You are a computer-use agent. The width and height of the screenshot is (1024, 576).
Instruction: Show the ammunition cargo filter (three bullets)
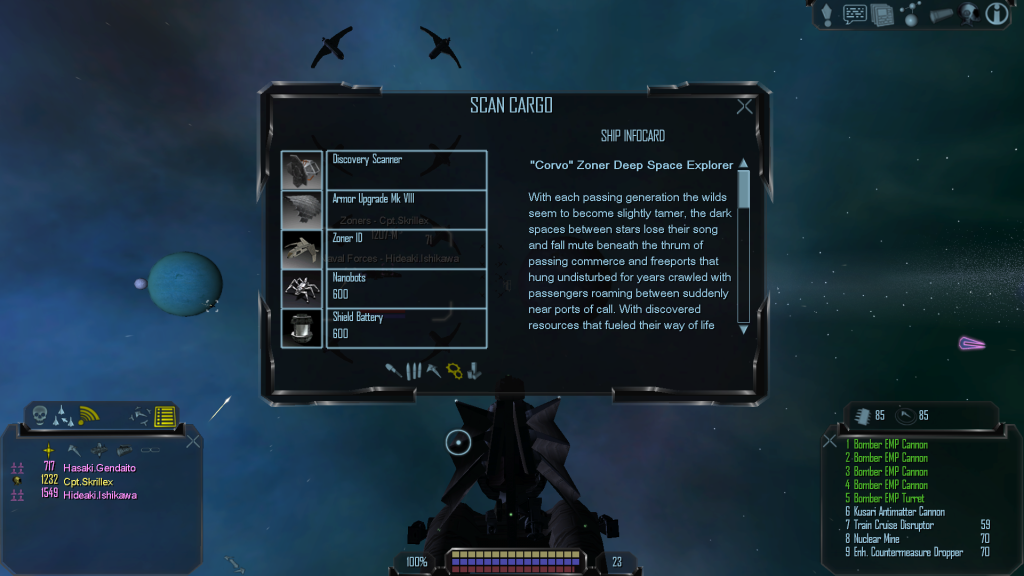click(413, 371)
